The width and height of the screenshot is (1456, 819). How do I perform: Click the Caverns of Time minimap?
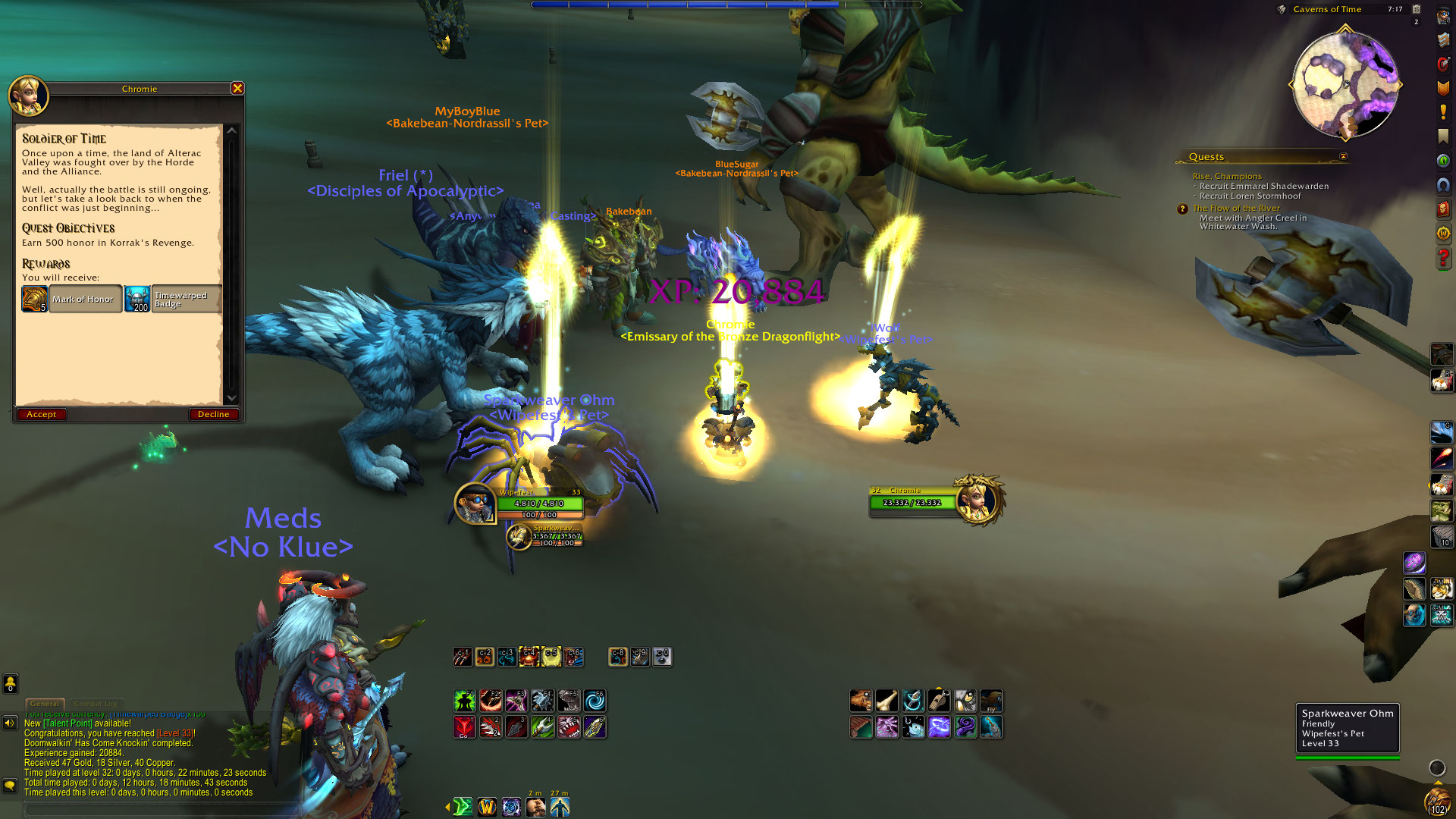pyautogui.click(x=1345, y=85)
